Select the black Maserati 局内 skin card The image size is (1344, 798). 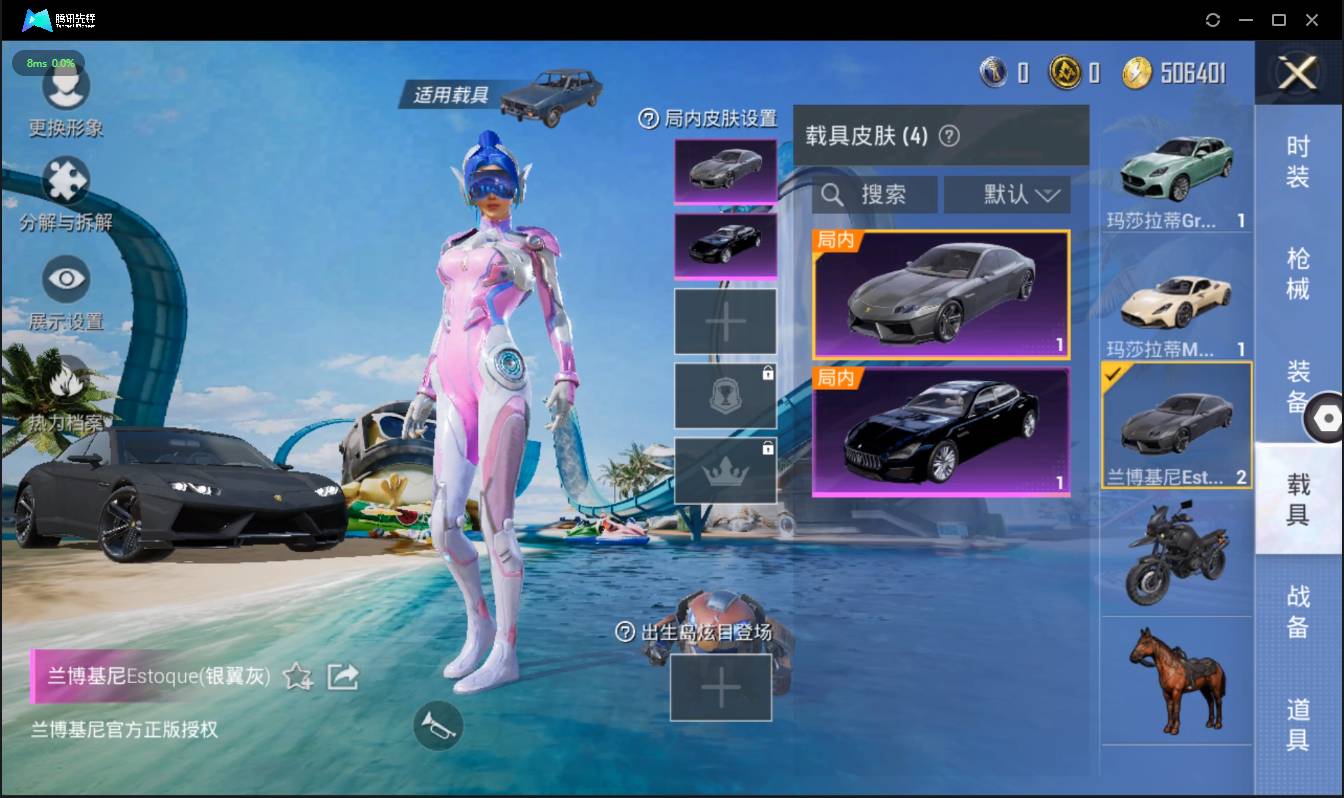[940, 431]
